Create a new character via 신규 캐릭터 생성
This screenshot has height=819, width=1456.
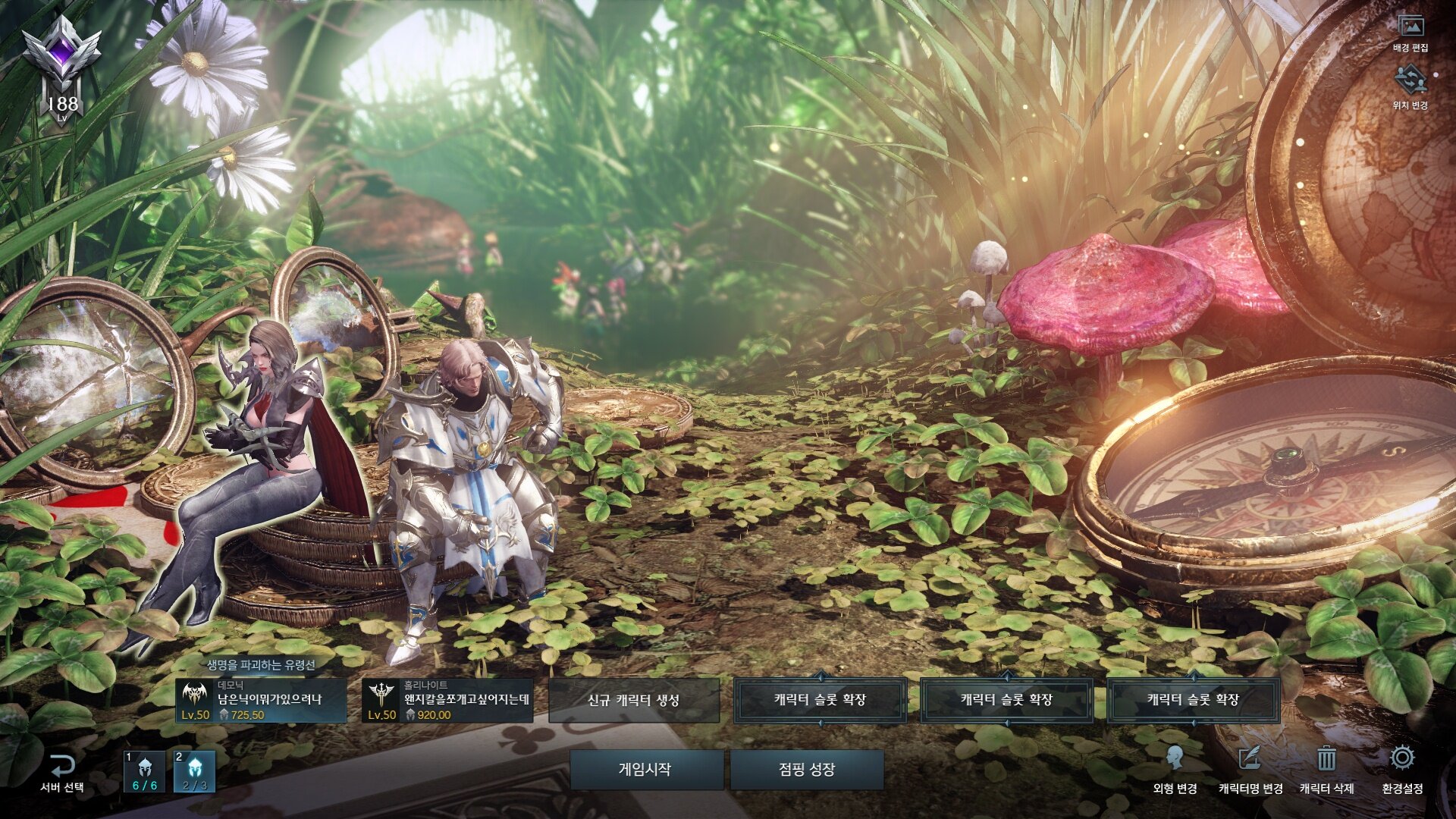[x=634, y=700]
